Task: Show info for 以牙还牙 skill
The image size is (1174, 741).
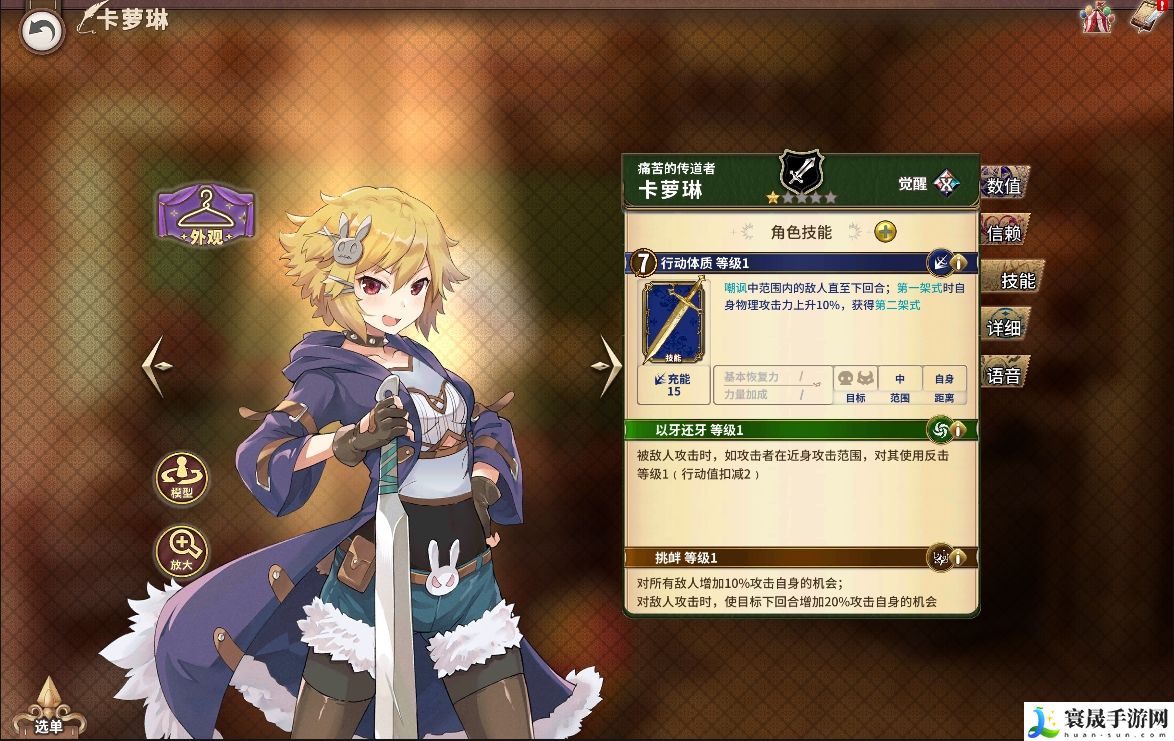Action: coord(957,430)
